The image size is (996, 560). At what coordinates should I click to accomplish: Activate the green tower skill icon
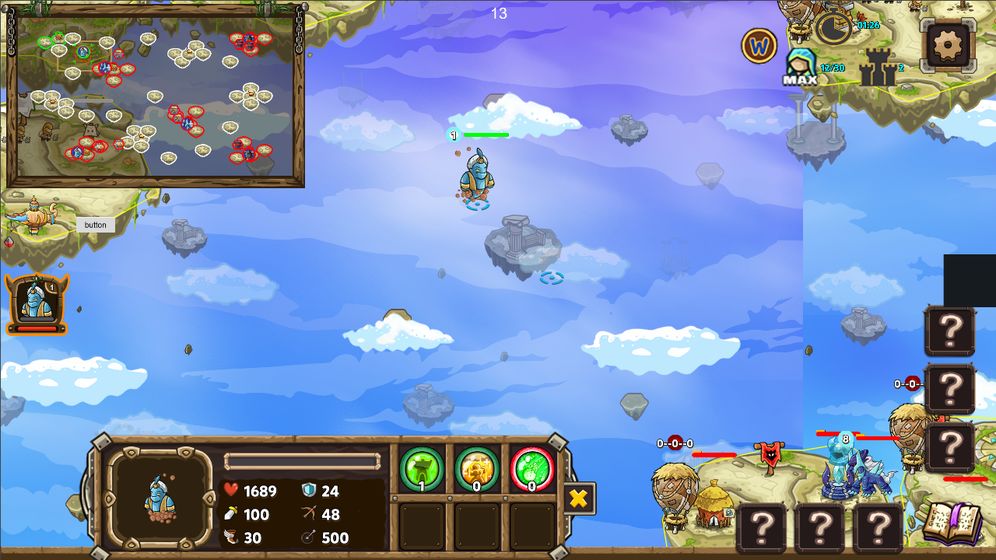(422, 468)
